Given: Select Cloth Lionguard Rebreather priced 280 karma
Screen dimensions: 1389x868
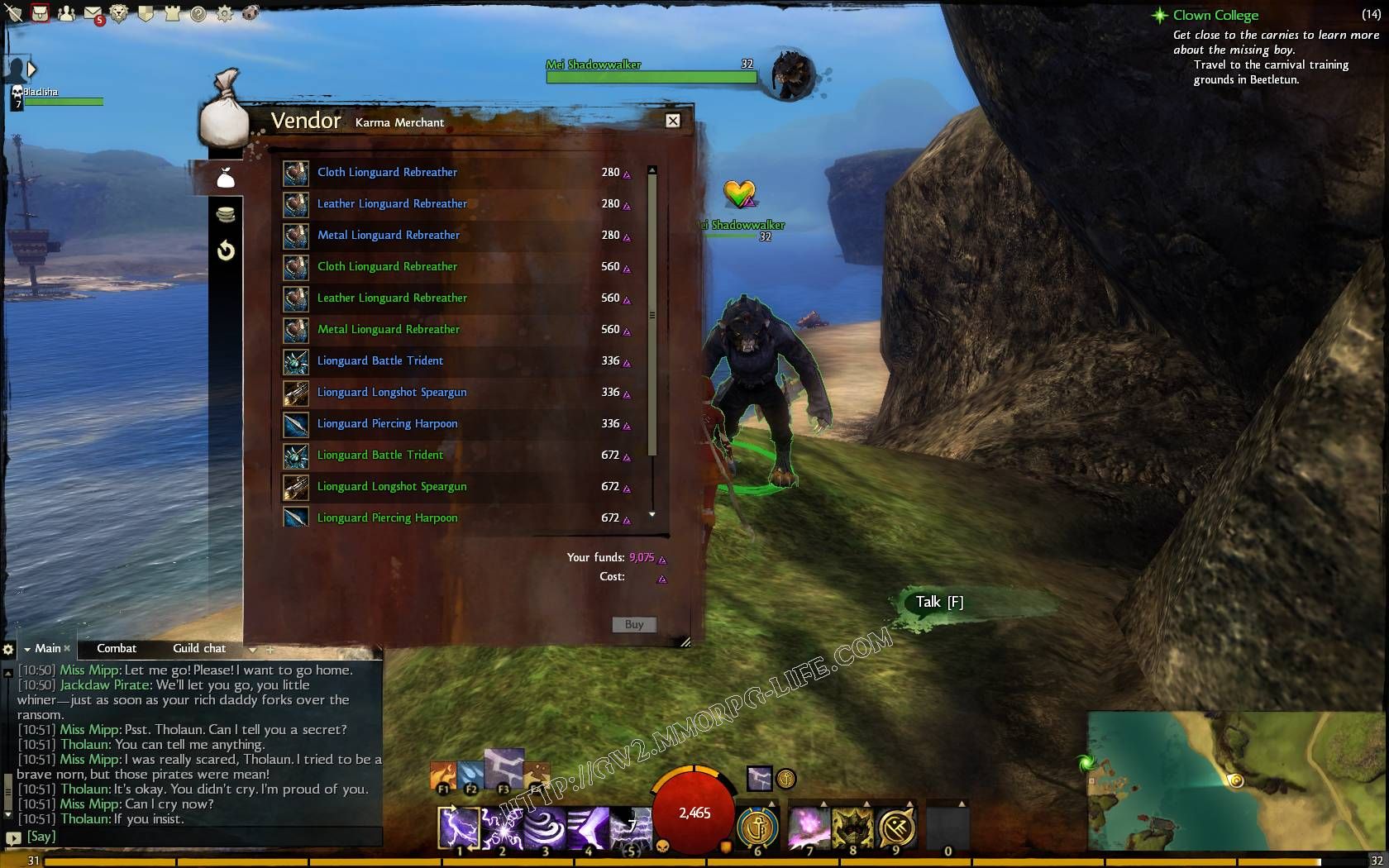Looking at the screenshot, I should click(387, 172).
